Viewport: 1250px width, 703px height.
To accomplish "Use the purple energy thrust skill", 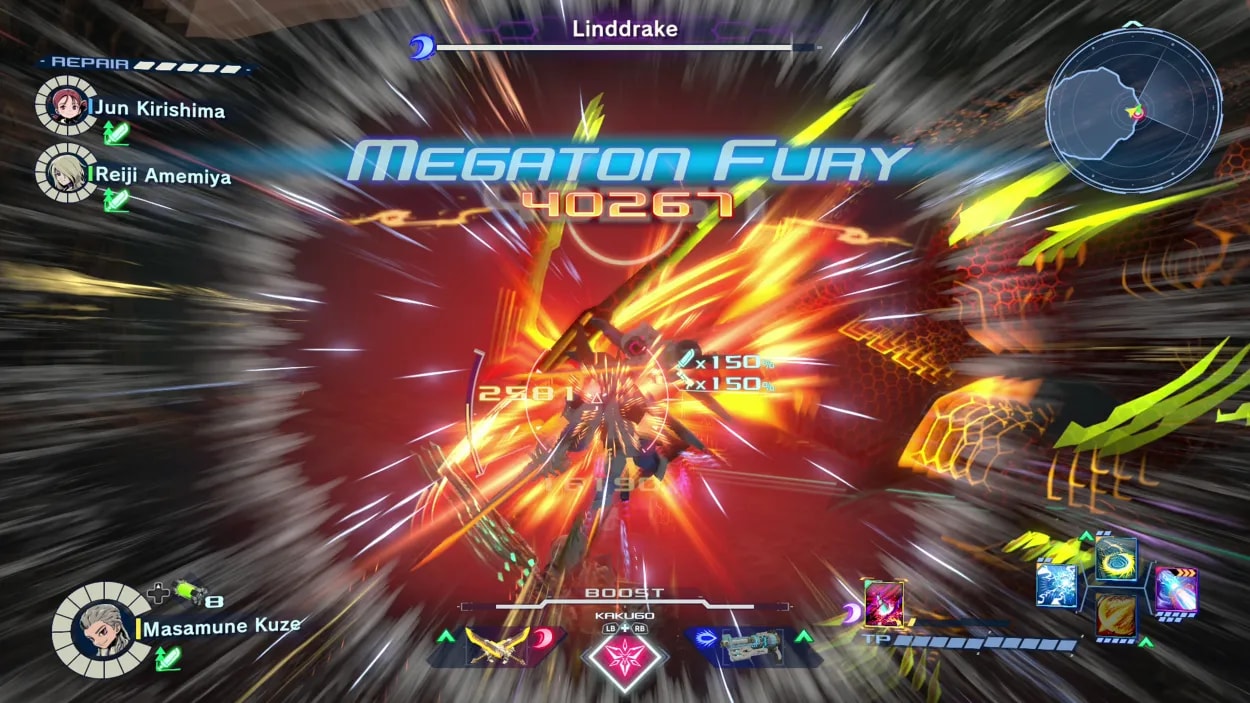I will [x=1175, y=589].
